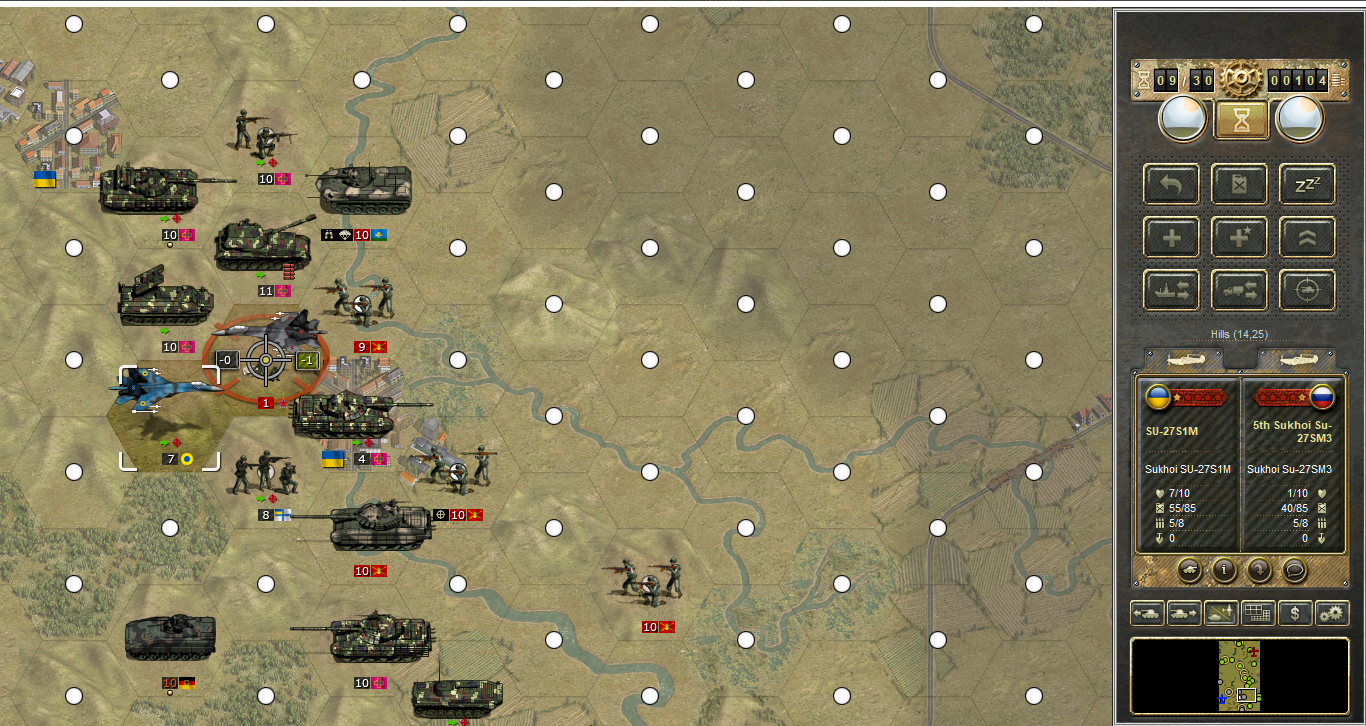Open the dollar sign purchase screen
Screen dimensions: 1366x726
pyautogui.click(x=1295, y=613)
